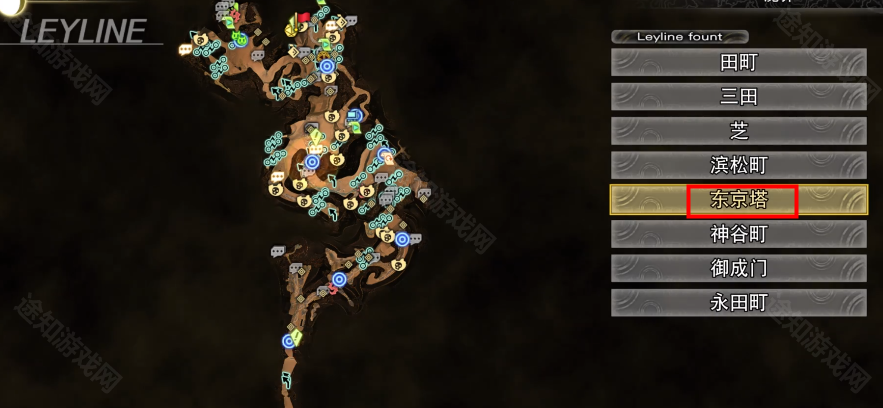Select the 田町 leyline fount entry
This screenshot has width=883, height=408.
(x=738, y=63)
